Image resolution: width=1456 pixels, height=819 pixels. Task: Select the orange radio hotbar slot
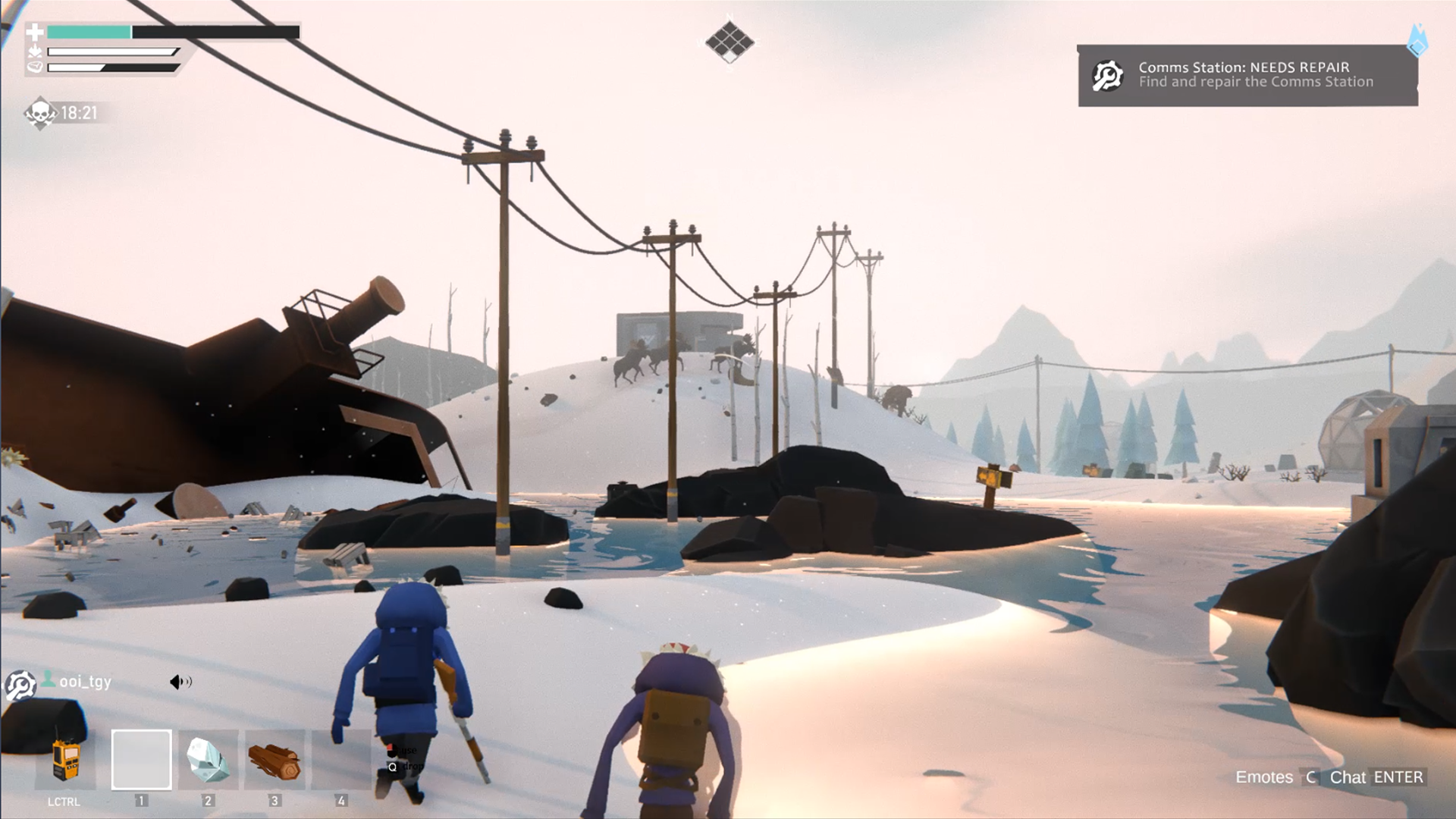tap(65, 760)
